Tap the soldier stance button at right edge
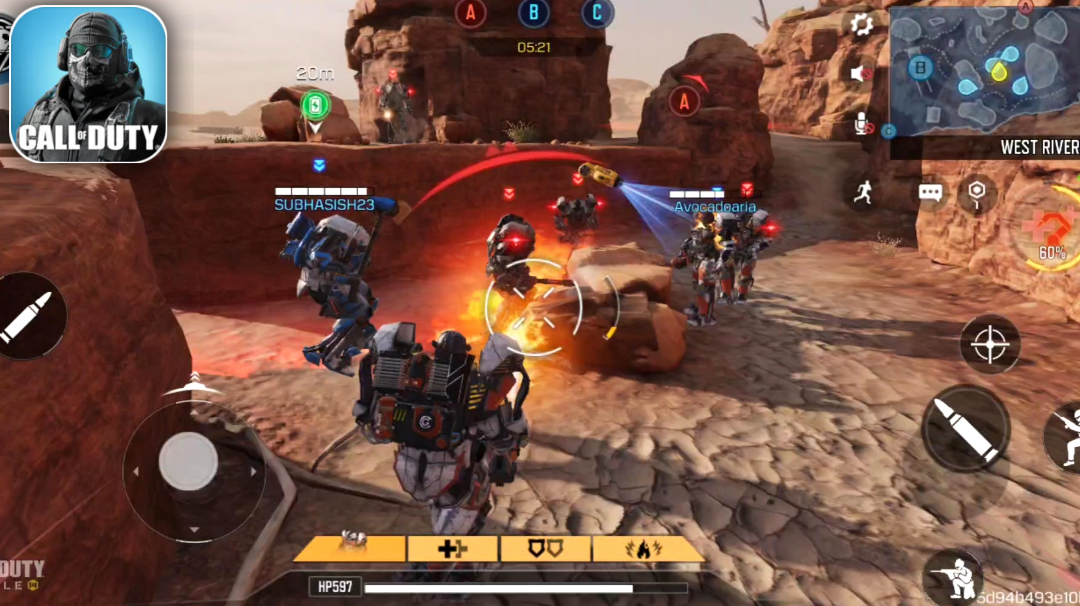The height and width of the screenshot is (606, 1080). pyautogui.click(x=1064, y=434)
